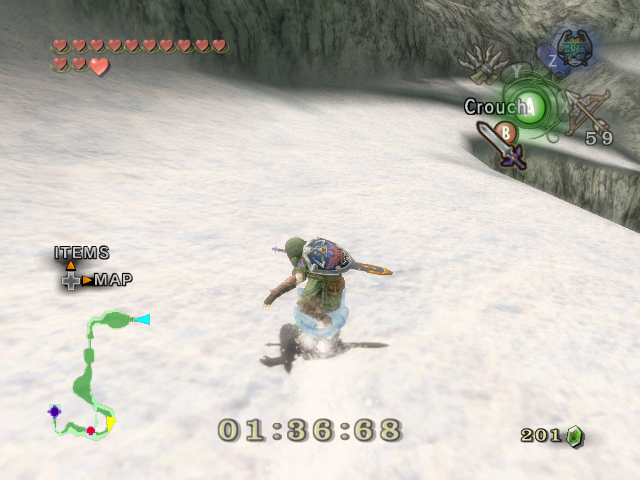This screenshot has height=480, width=640.
Task: Click the red dot on the minimap
Action: tap(91, 430)
